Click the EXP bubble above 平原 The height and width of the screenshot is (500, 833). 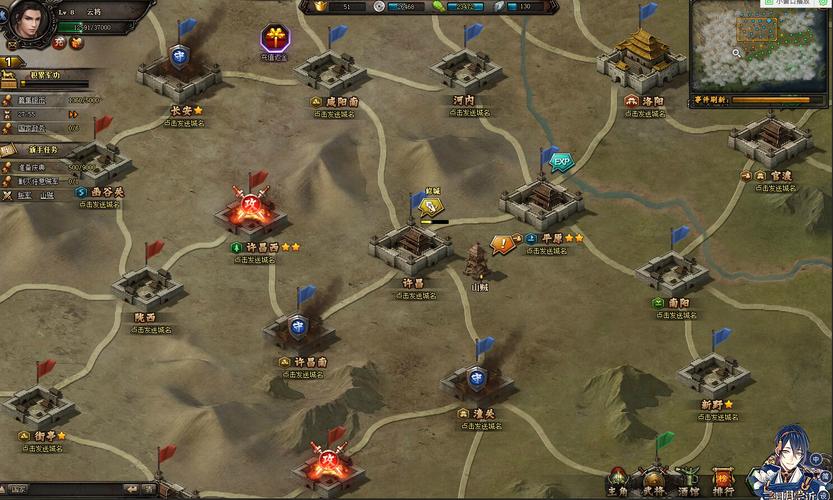pyautogui.click(x=562, y=160)
